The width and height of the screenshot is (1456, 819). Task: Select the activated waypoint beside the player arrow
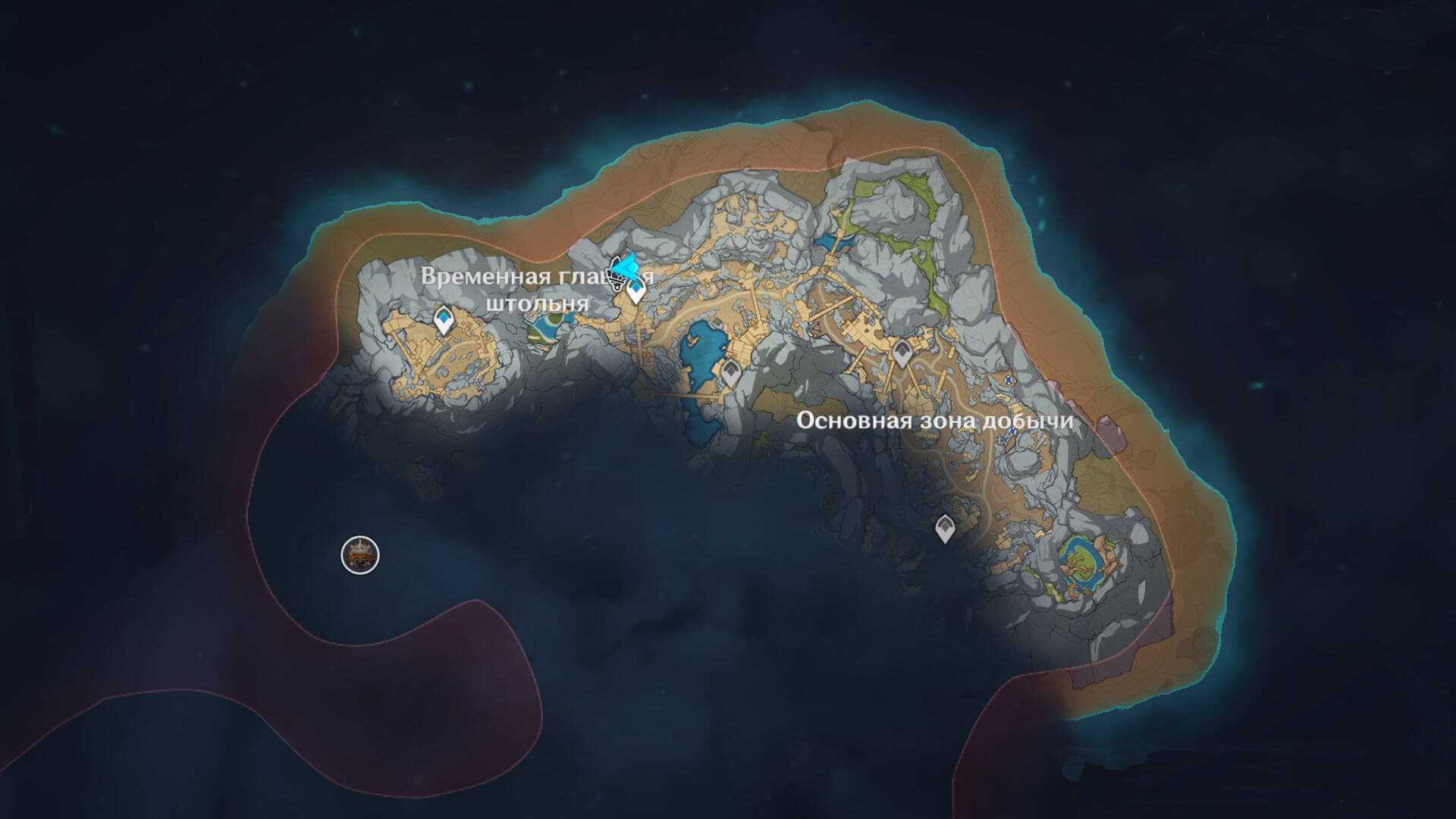point(635,290)
